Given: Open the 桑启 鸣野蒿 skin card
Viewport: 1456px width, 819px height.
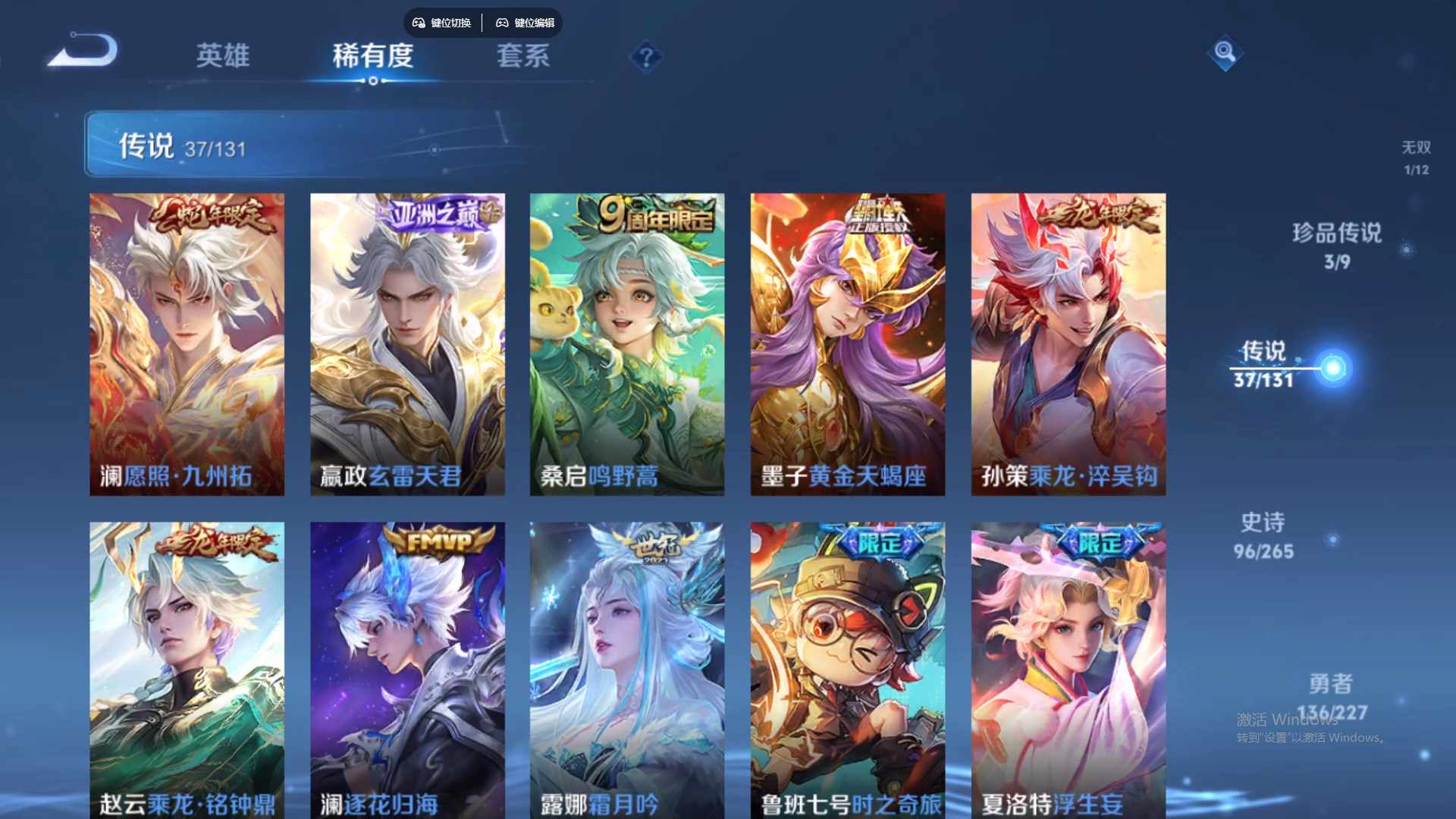Looking at the screenshot, I should 626,344.
